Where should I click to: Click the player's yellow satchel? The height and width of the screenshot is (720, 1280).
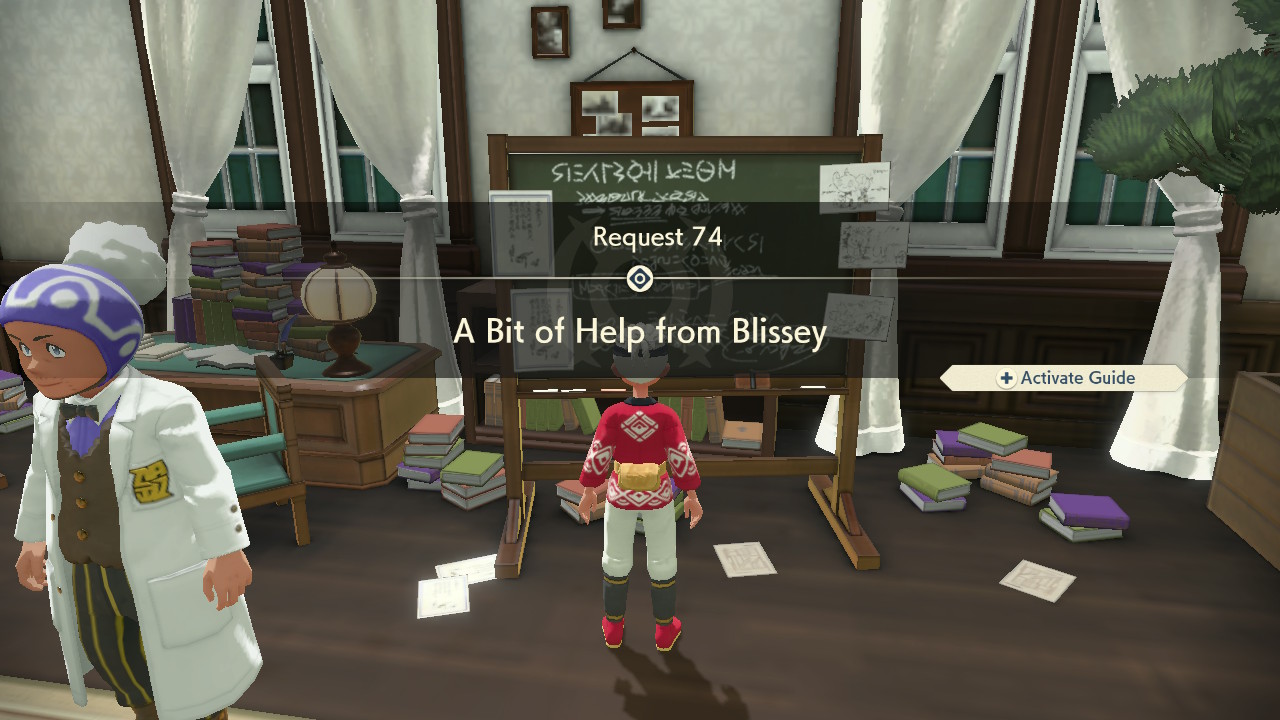[x=638, y=474]
